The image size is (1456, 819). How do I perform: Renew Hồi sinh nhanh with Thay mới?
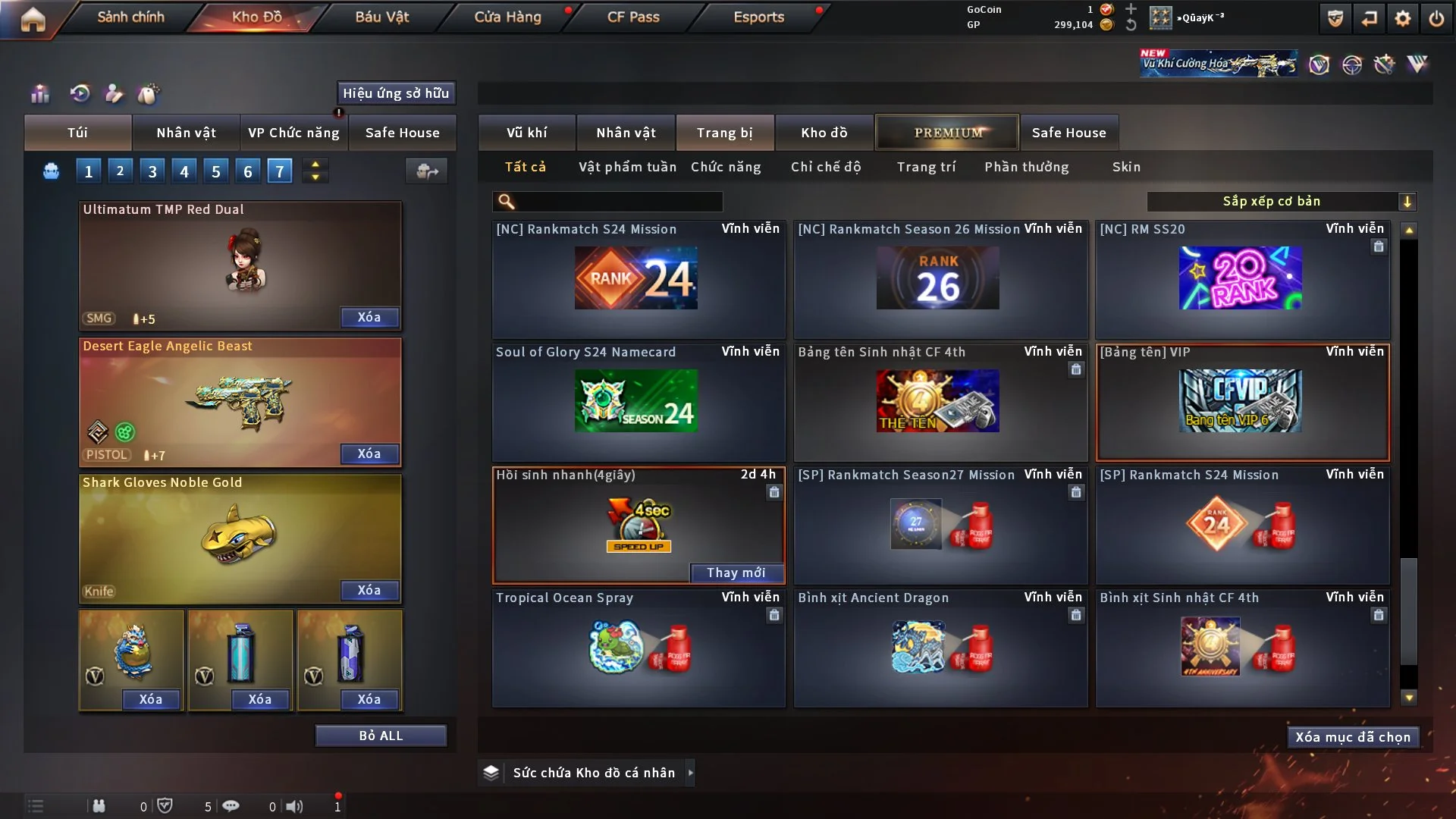point(736,573)
